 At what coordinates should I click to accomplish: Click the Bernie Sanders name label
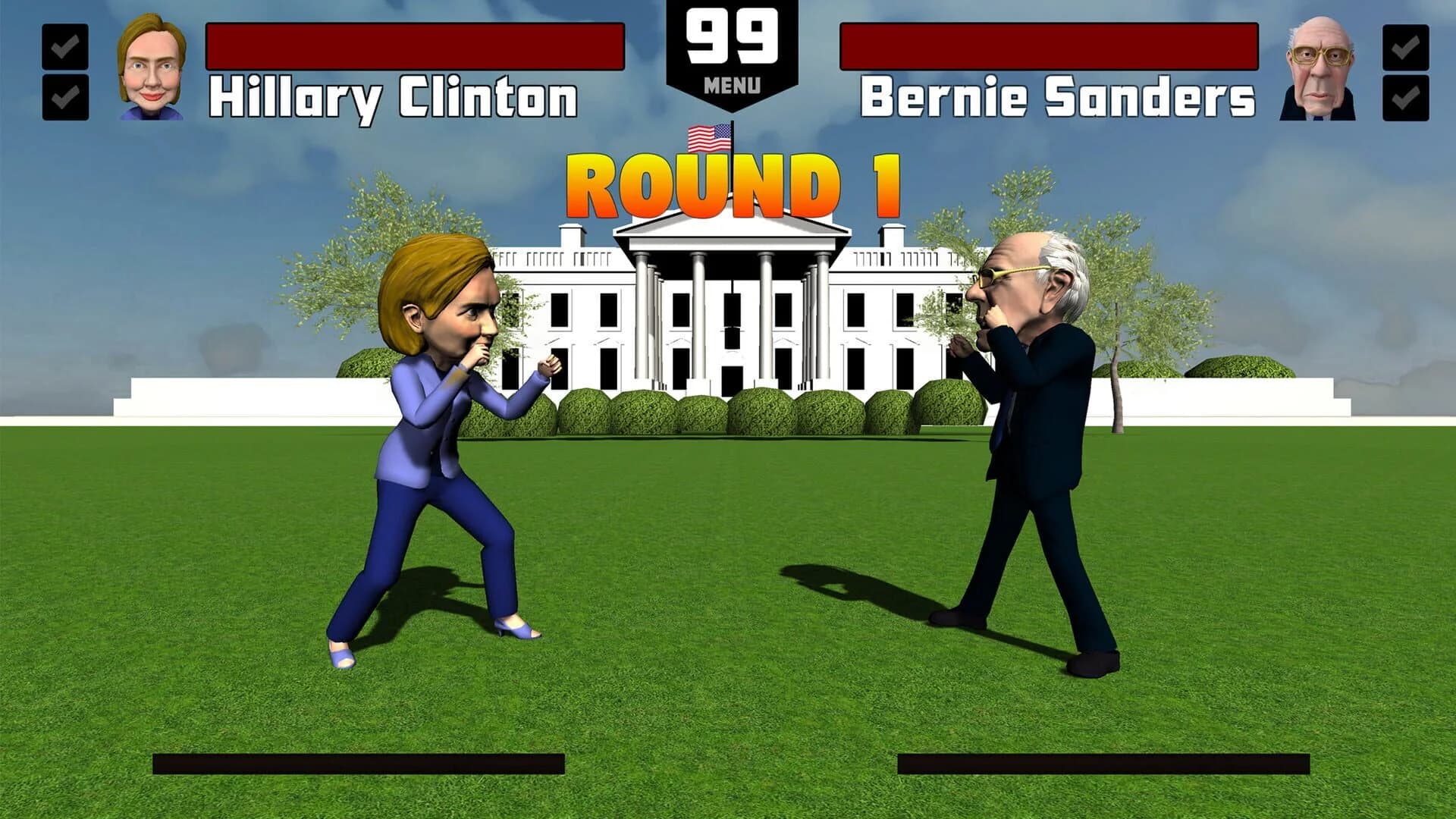(1060, 93)
